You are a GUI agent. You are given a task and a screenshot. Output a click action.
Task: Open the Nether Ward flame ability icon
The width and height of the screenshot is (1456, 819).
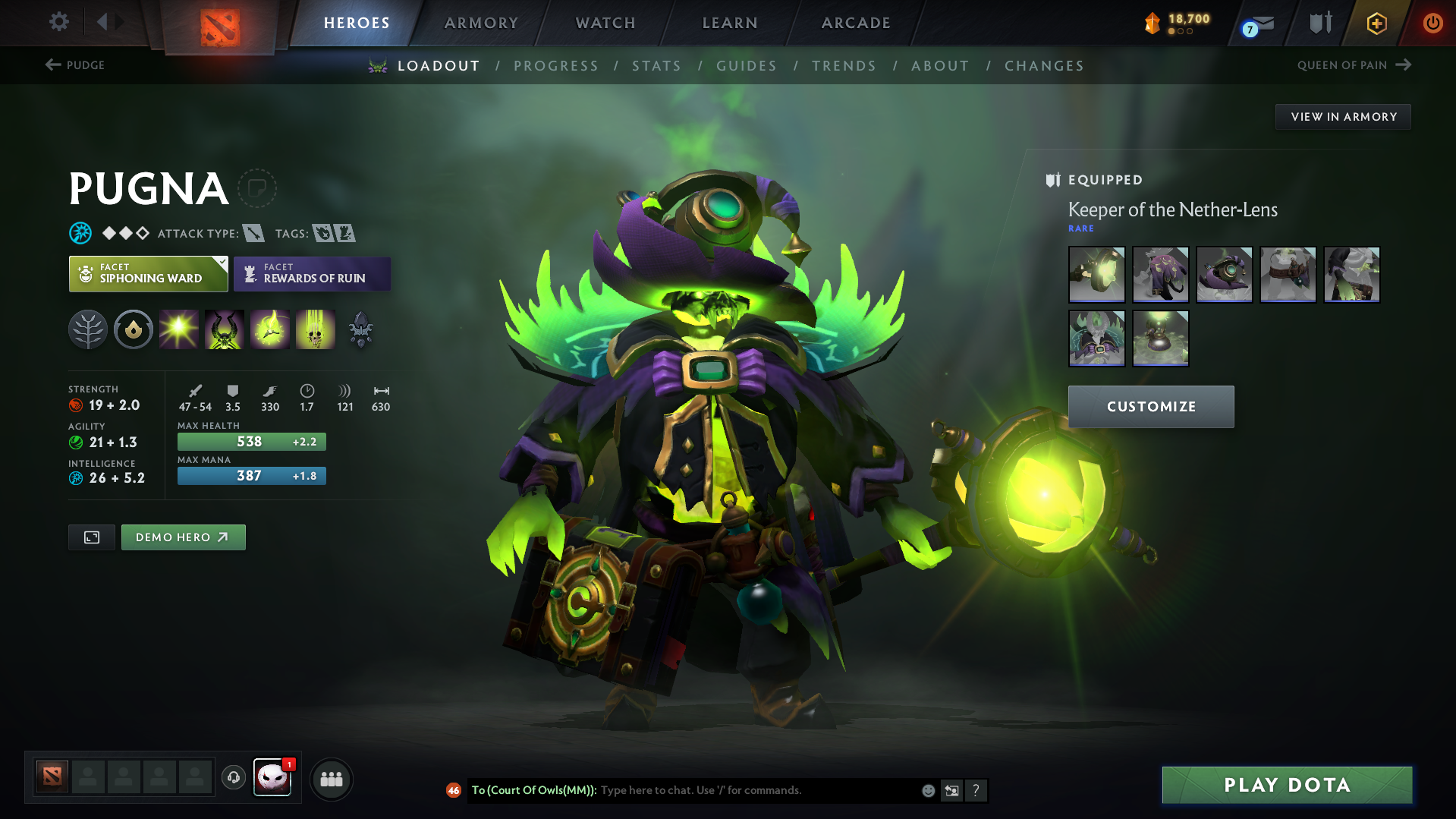click(270, 329)
